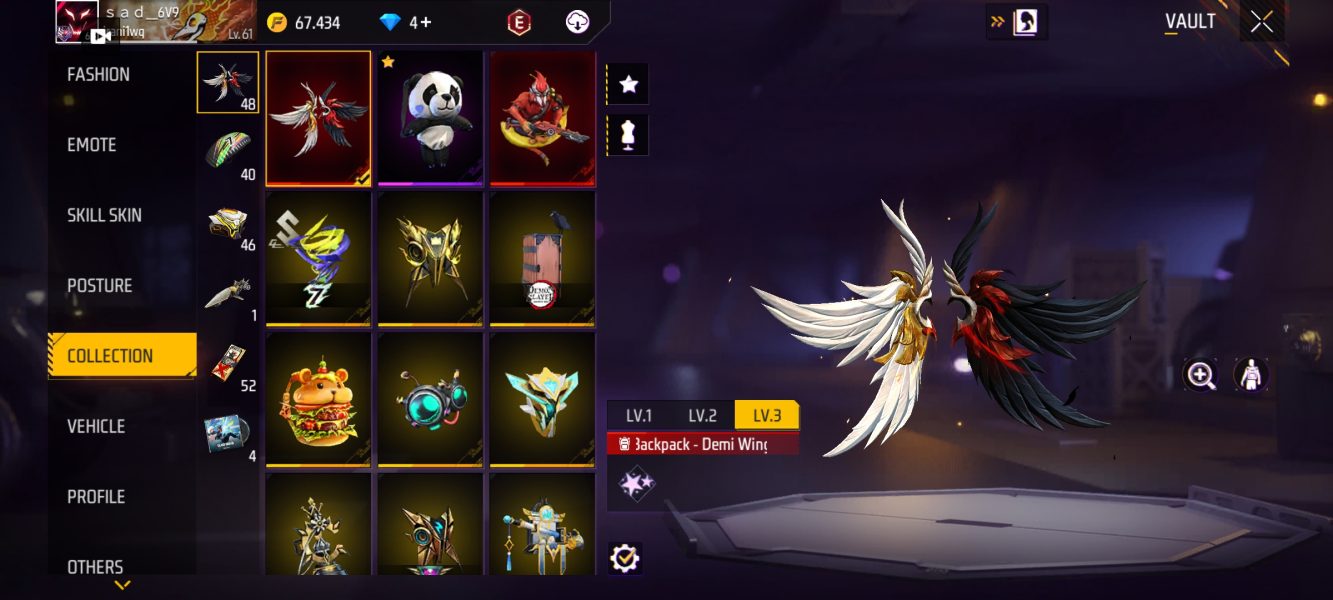
Task: Add diamonds with the plus button
Action: click(426, 22)
